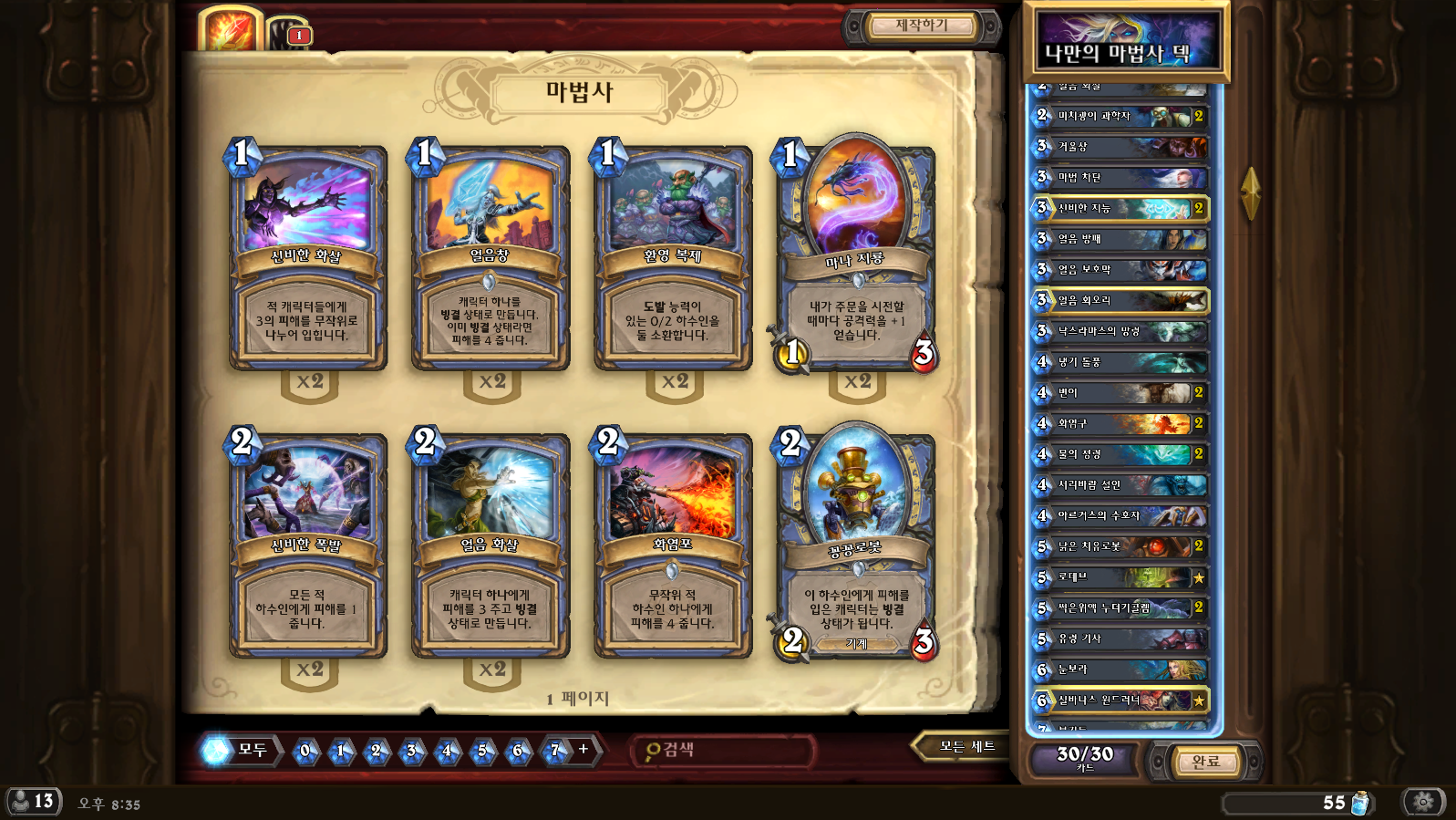Rename deck via the 나만의 마법사 덱 title
Viewport: 1456px width, 820px height.
pos(1126,52)
